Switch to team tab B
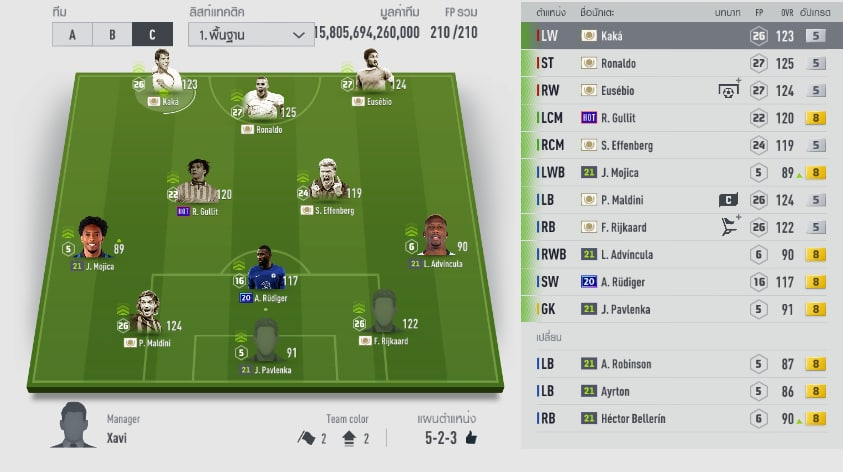This screenshot has width=843, height=472. tap(111, 34)
